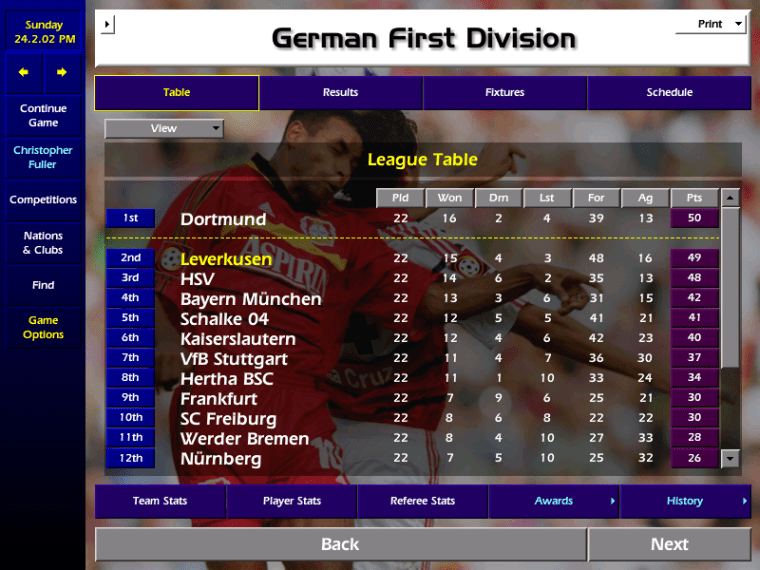Show Team Stats
This screenshot has width=760, height=570.
point(160,501)
